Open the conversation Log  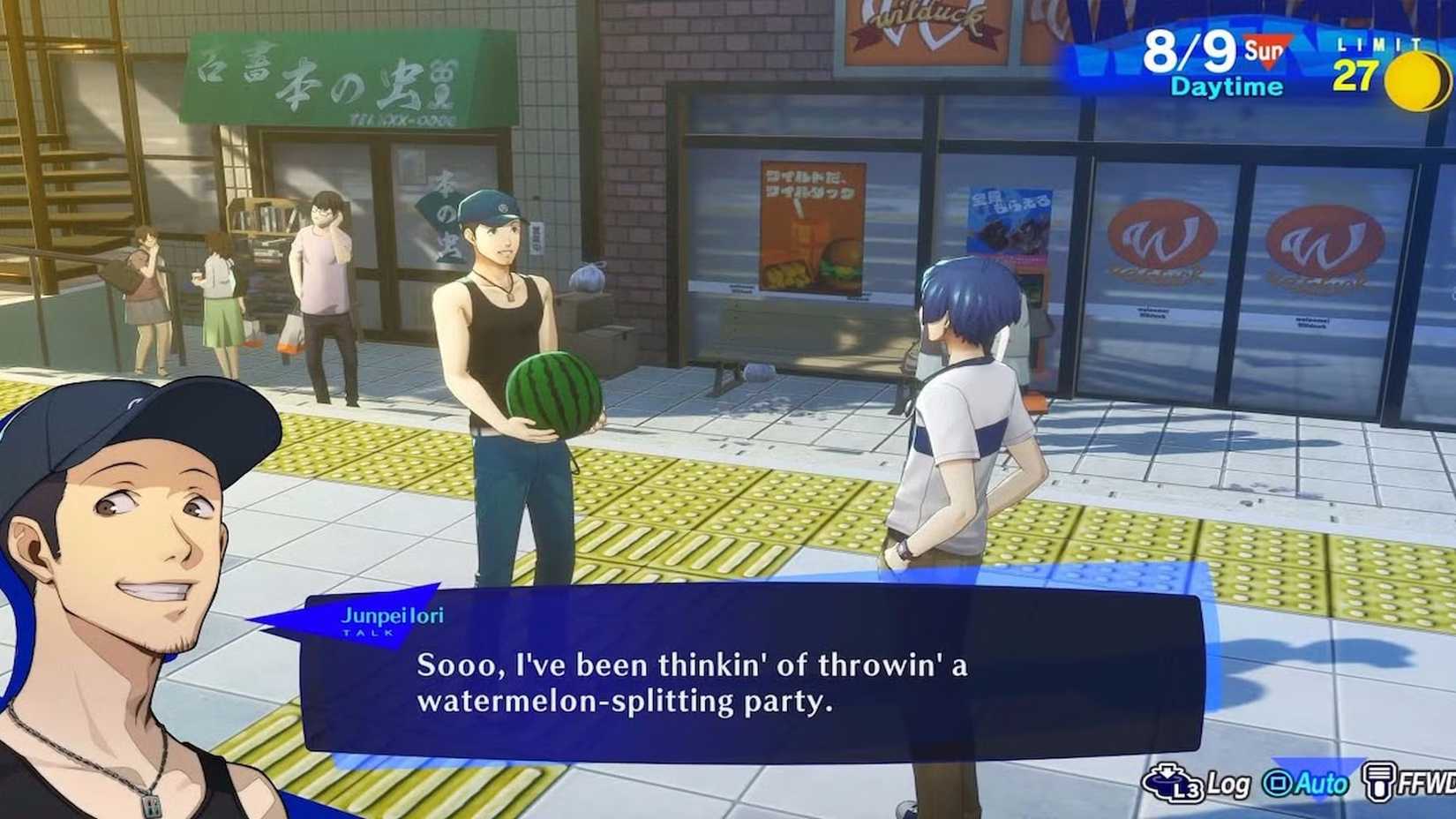click(1225, 782)
